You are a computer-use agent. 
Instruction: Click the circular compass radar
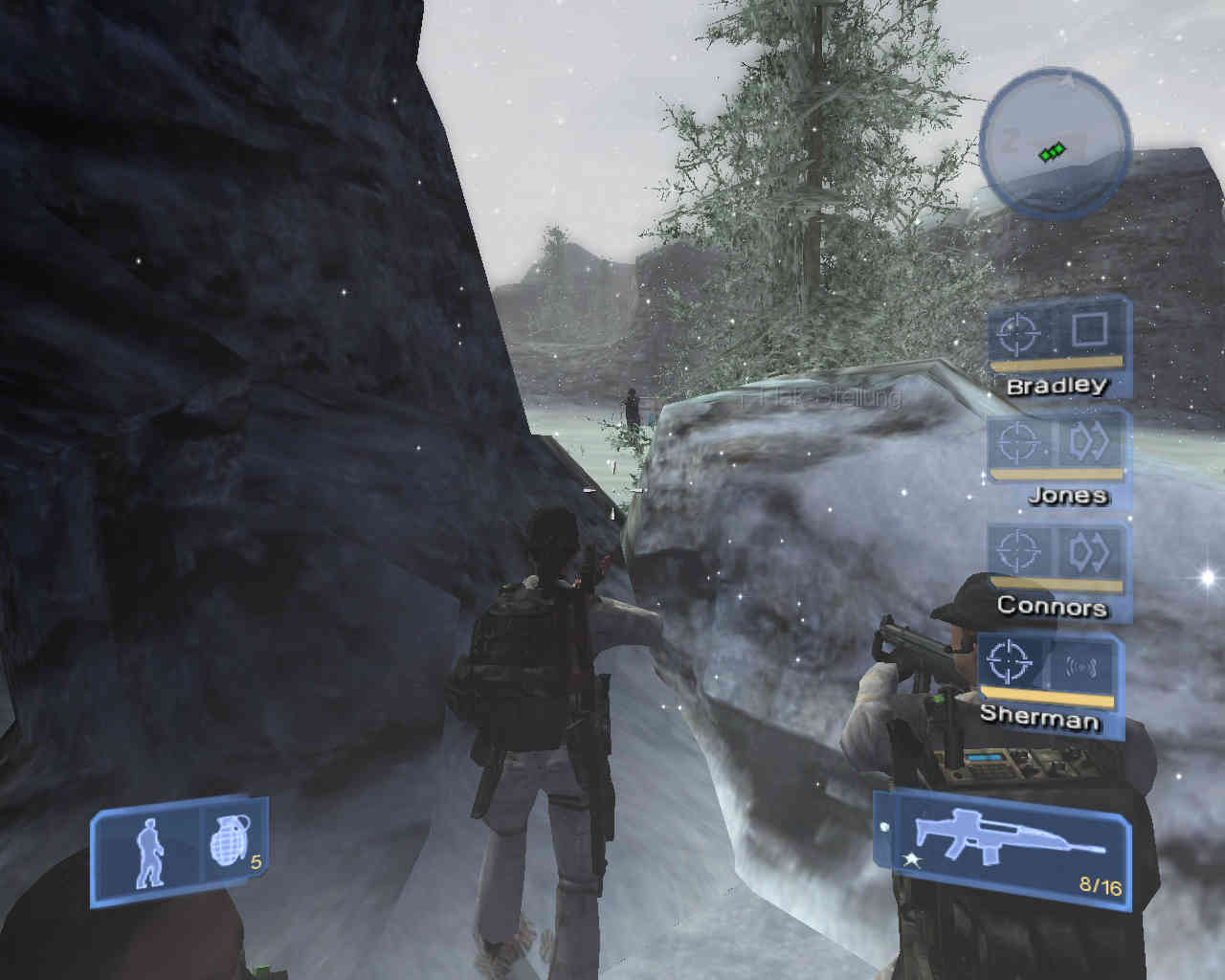[1056, 144]
